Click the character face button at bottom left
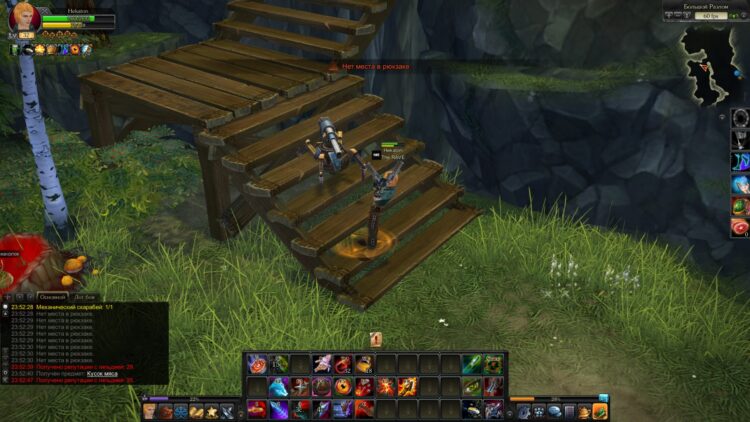This screenshot has width=750, height=422. [x=150, y=410]
